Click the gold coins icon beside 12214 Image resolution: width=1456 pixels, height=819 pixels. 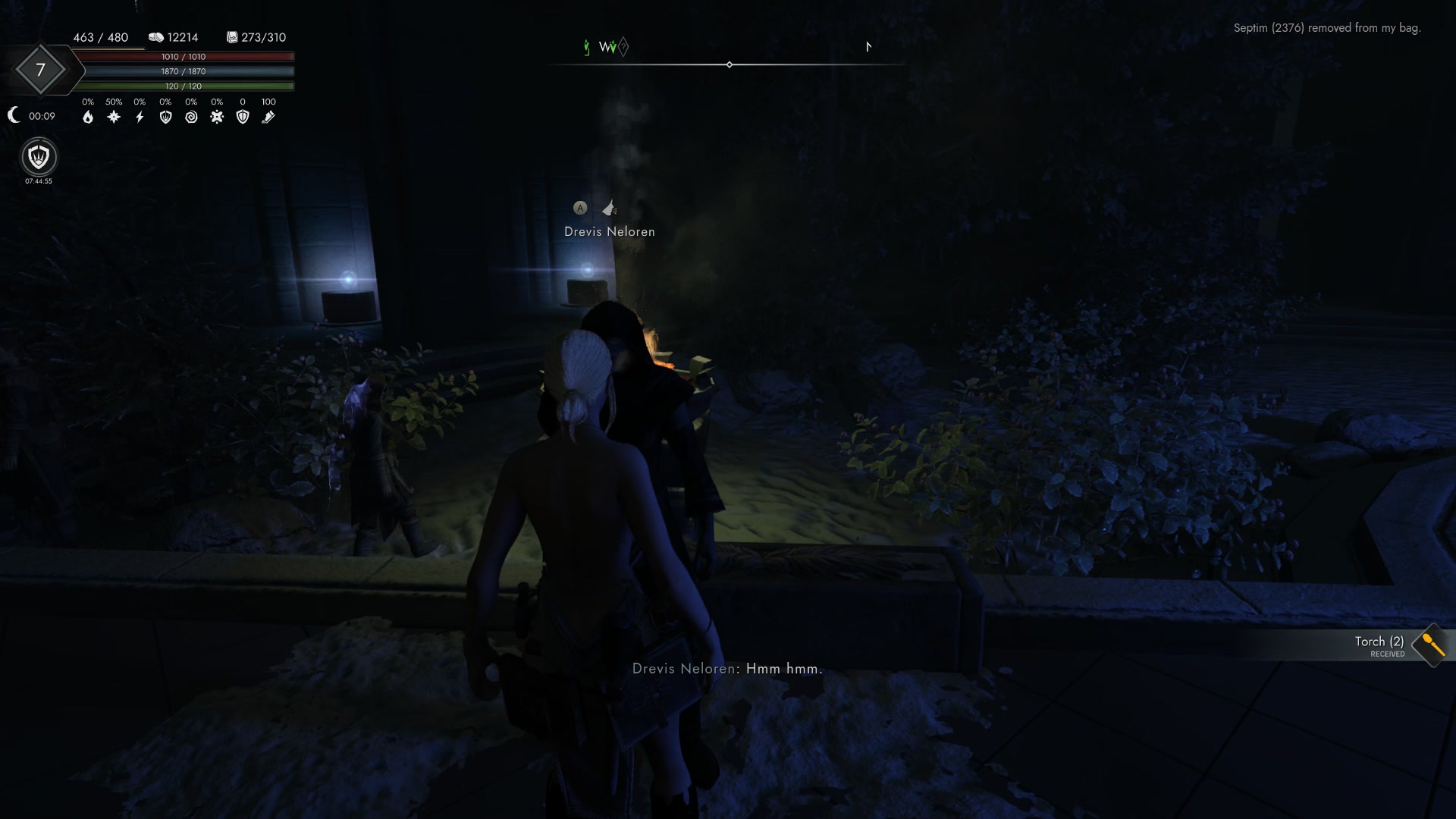(x=157, y=36)
